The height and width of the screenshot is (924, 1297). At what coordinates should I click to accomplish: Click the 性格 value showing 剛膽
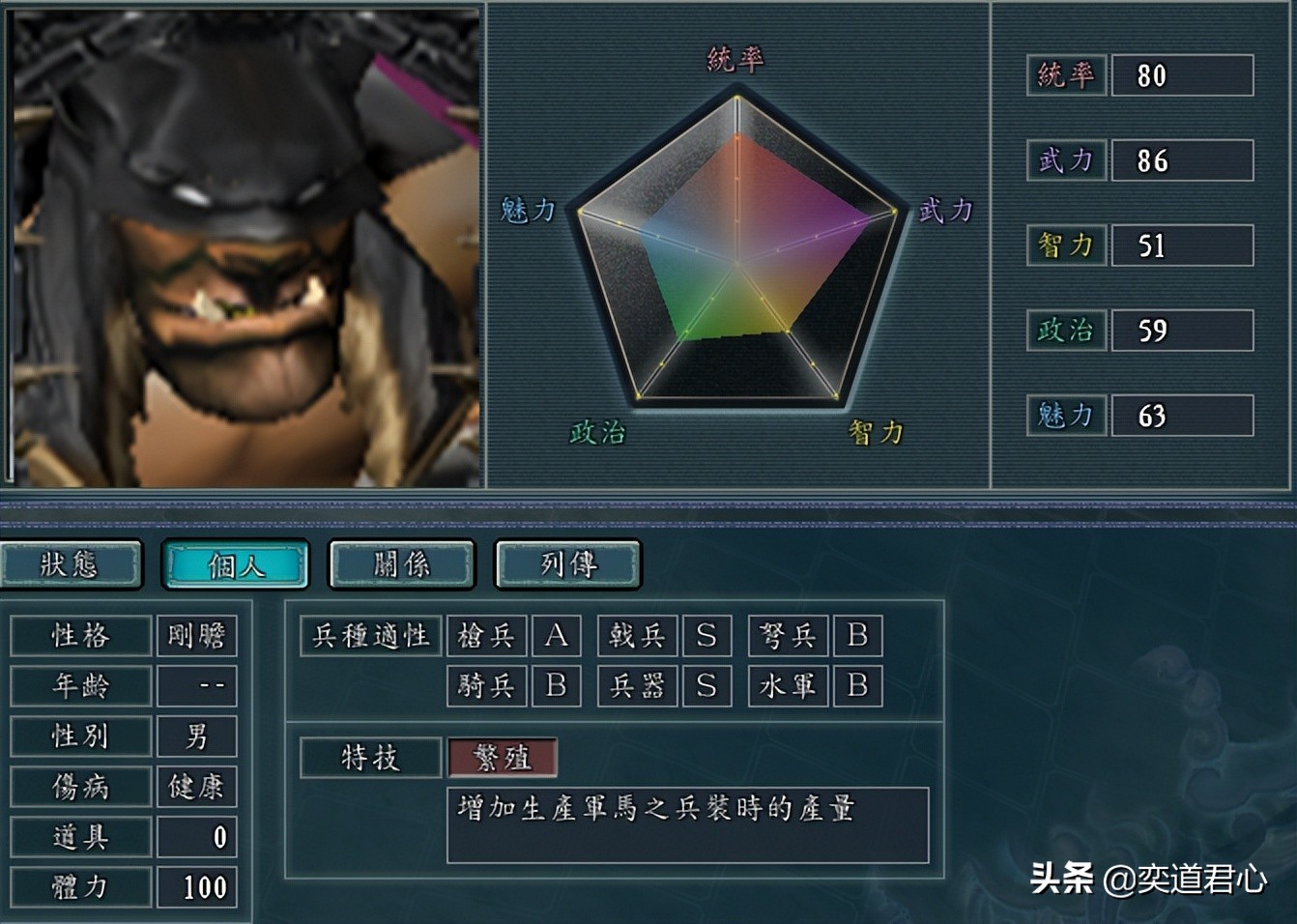(x=196, y=637)
